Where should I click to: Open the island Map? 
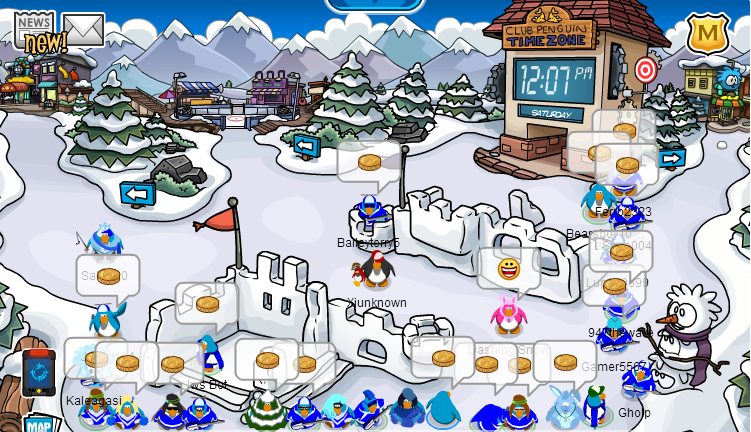40,424
